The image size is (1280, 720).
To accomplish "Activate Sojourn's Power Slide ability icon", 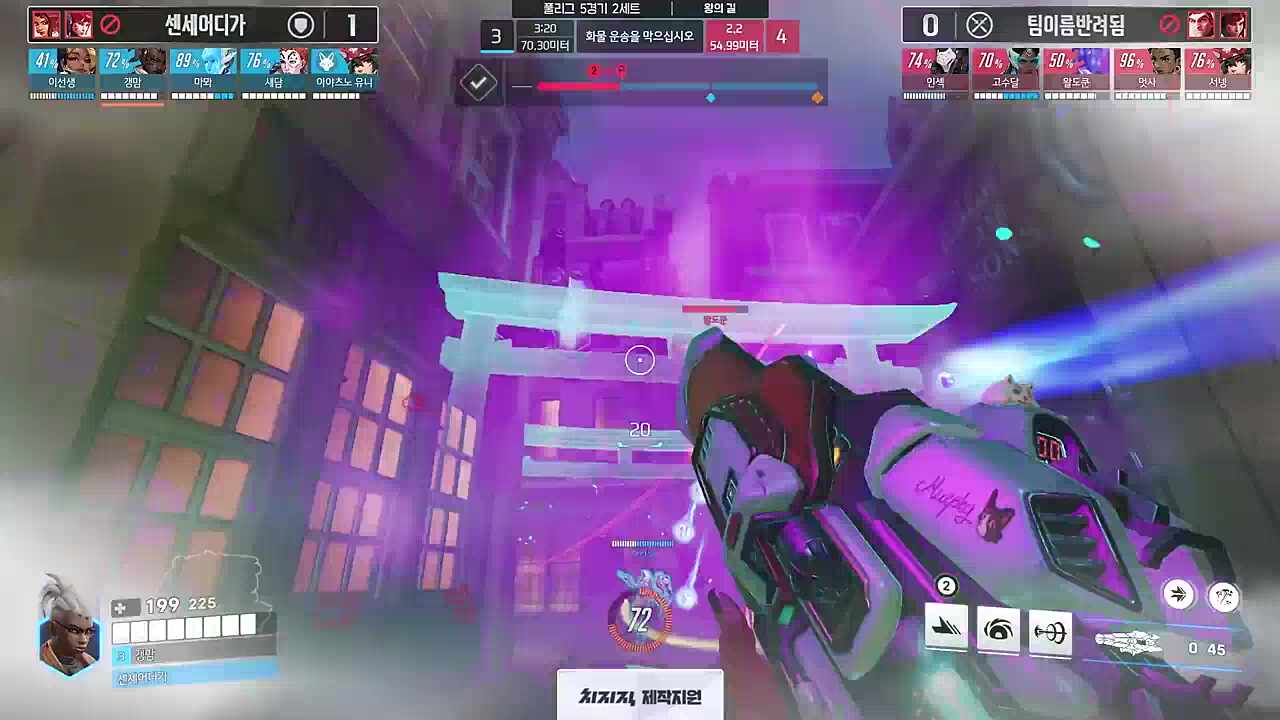I will point(946,629).
